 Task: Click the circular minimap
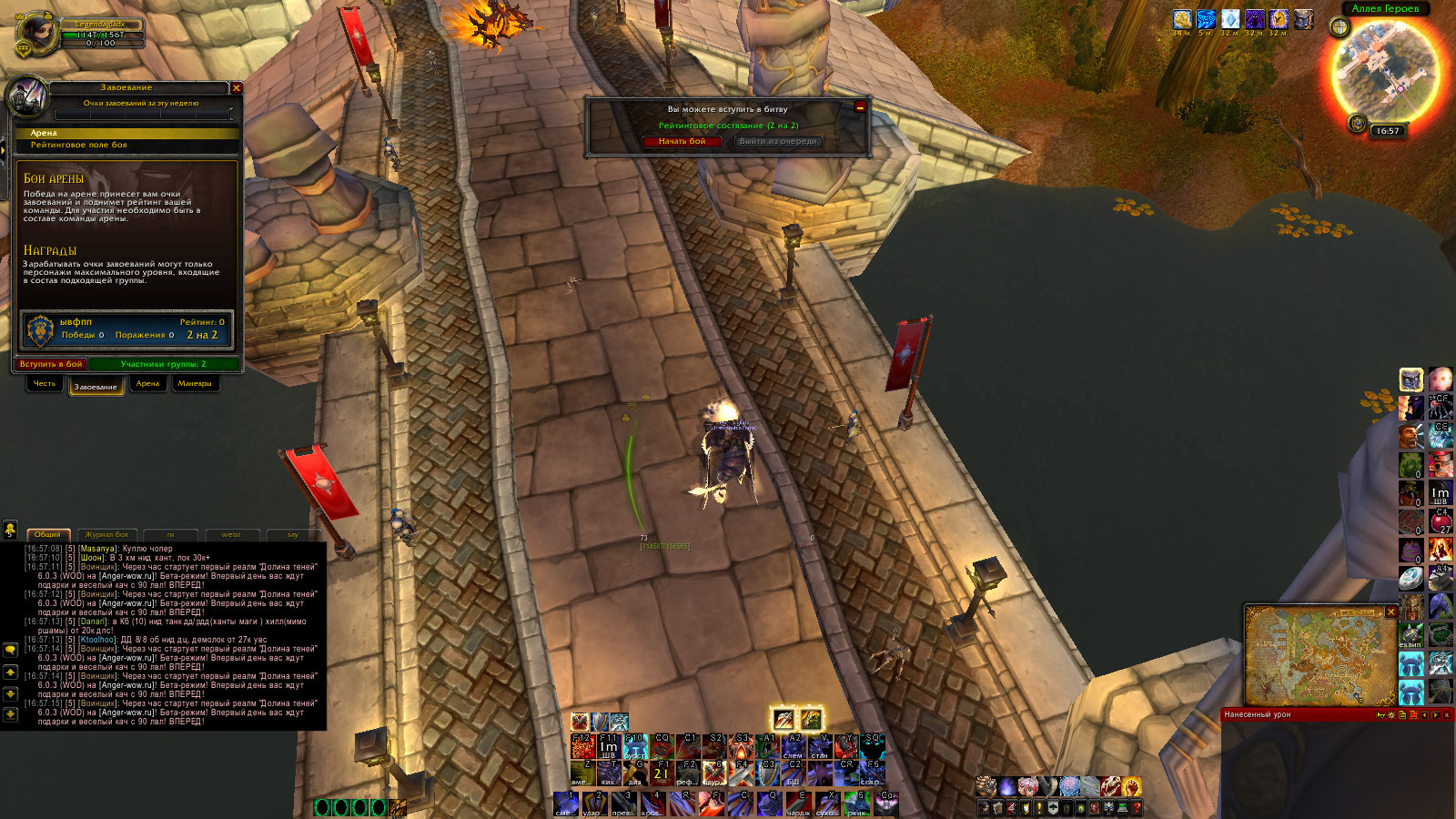[1385, 71]
